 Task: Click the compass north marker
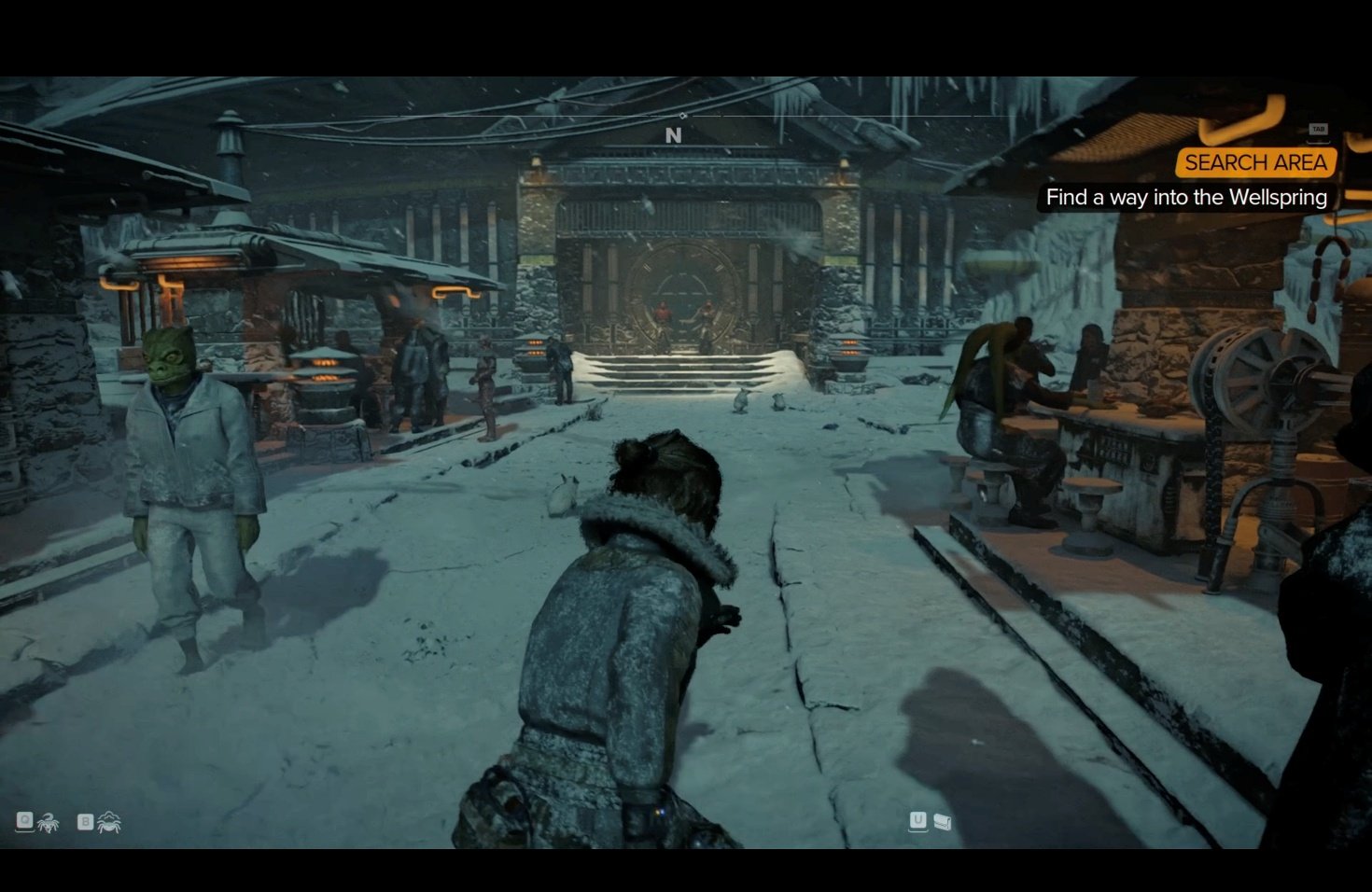click(673, 135)
